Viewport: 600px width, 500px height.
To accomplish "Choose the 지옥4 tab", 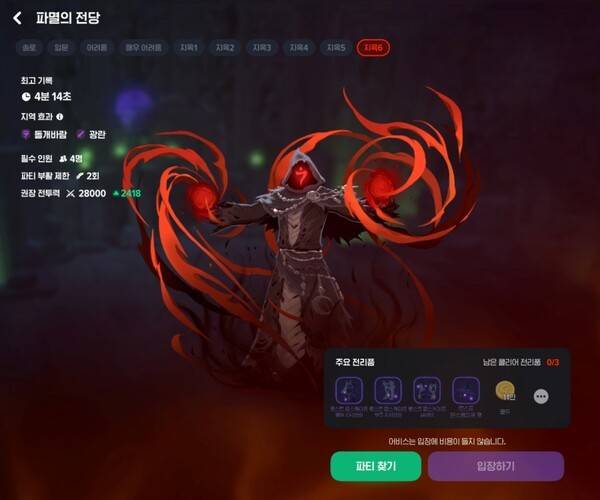I will pos(299,48).
